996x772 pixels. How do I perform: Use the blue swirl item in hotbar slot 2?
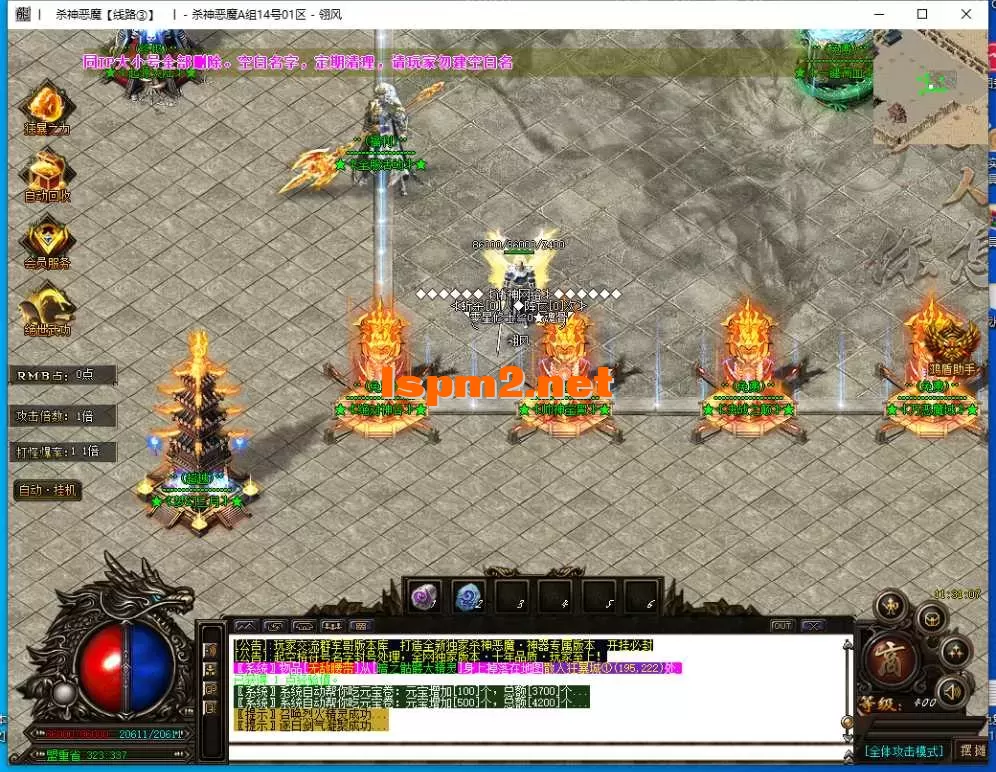pos(468,597)
